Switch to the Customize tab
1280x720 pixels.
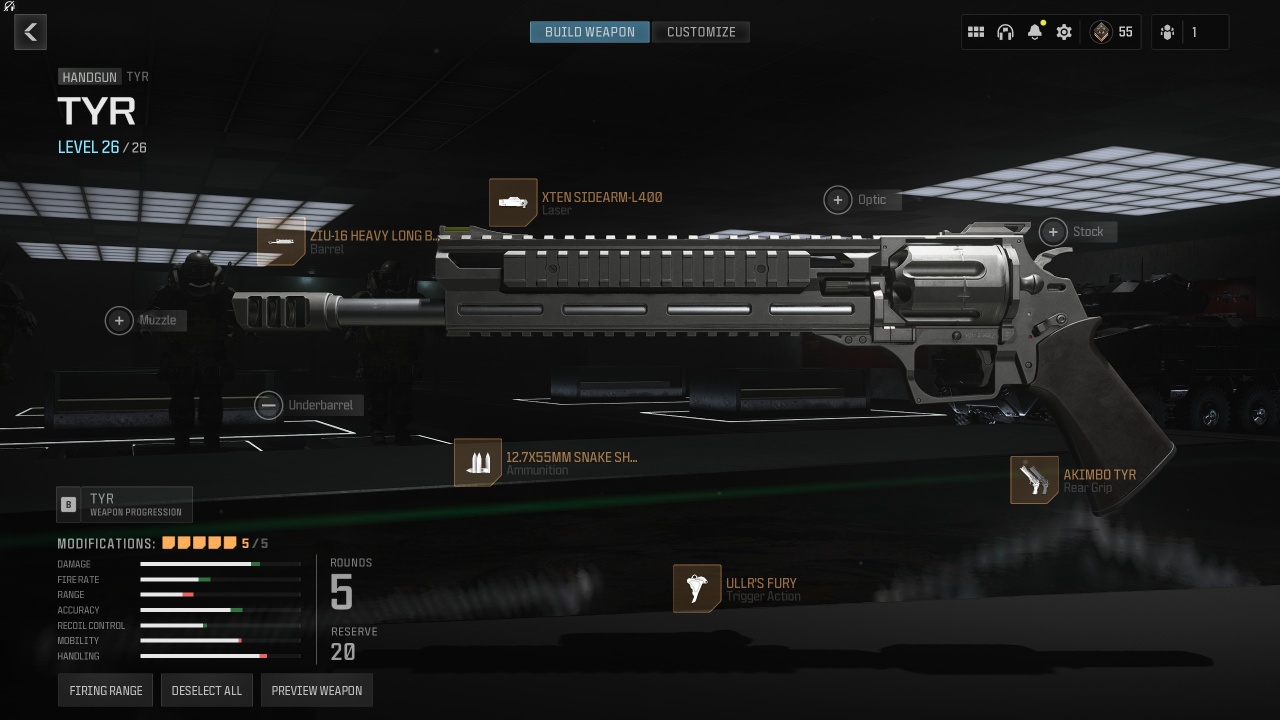click(x=701, y=32)
